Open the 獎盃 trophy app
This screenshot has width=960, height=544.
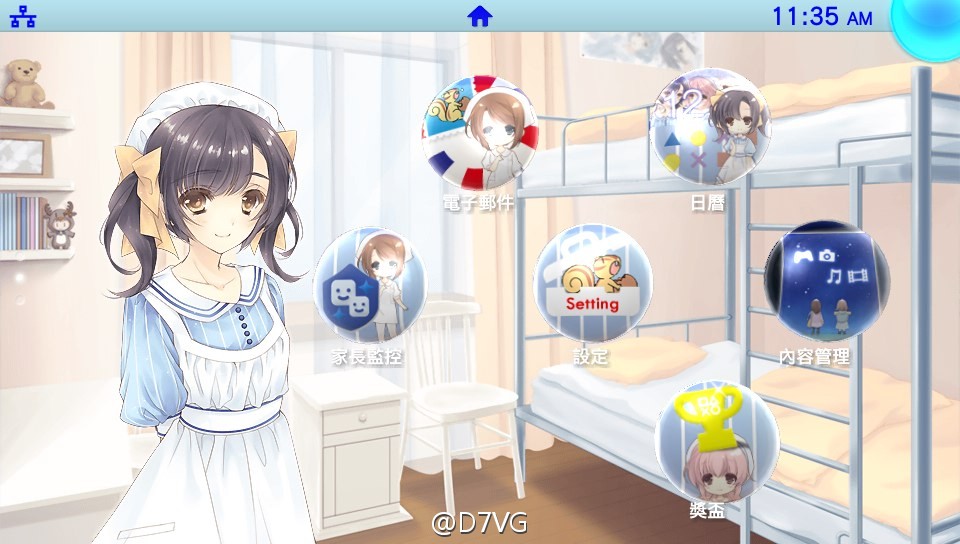click(x=716, y=440)
